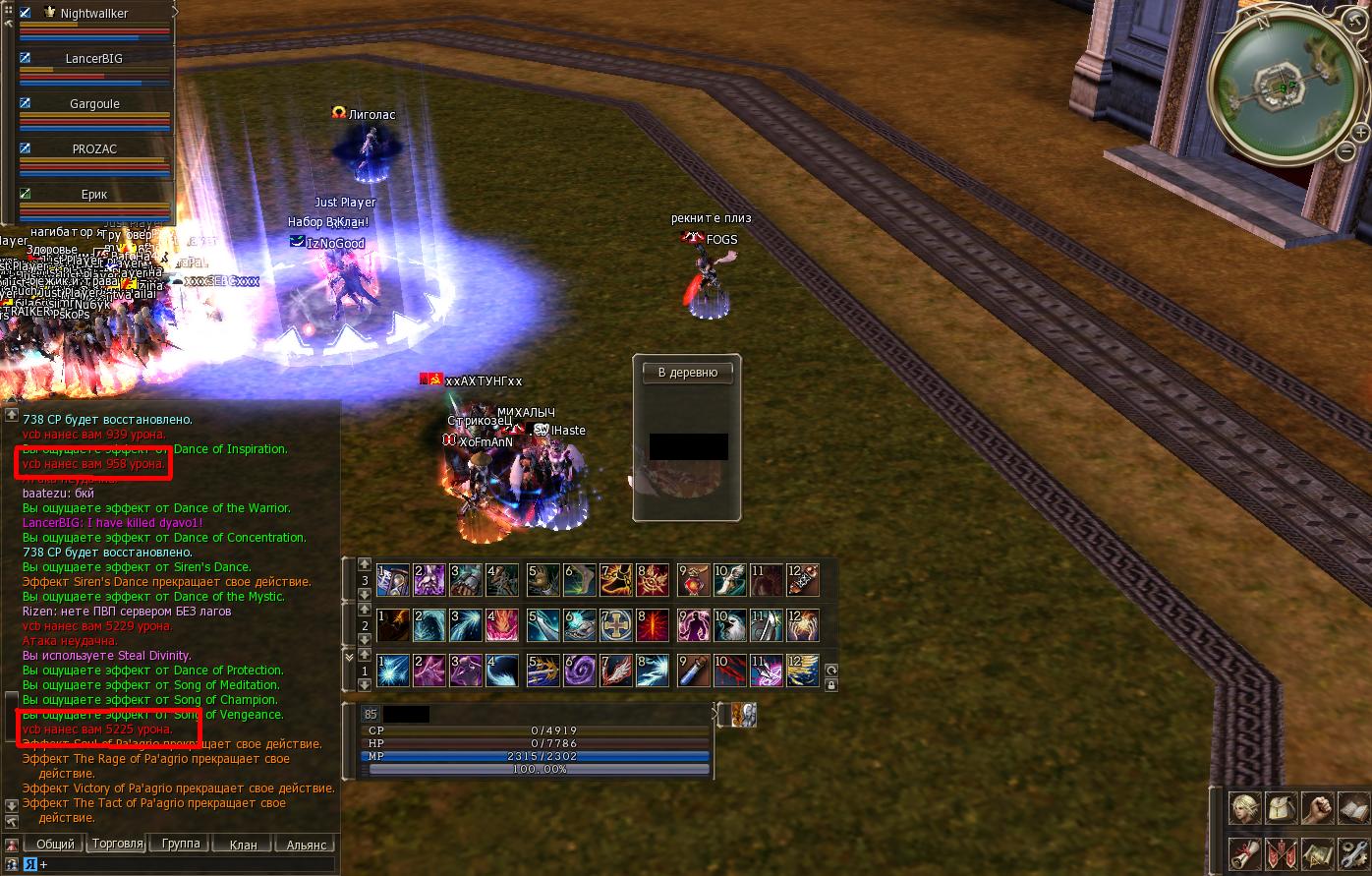This screenshot has height=876, width=1372.
Task: Zoom in the minimap with the plus button
Action: tap(1360, 132)
